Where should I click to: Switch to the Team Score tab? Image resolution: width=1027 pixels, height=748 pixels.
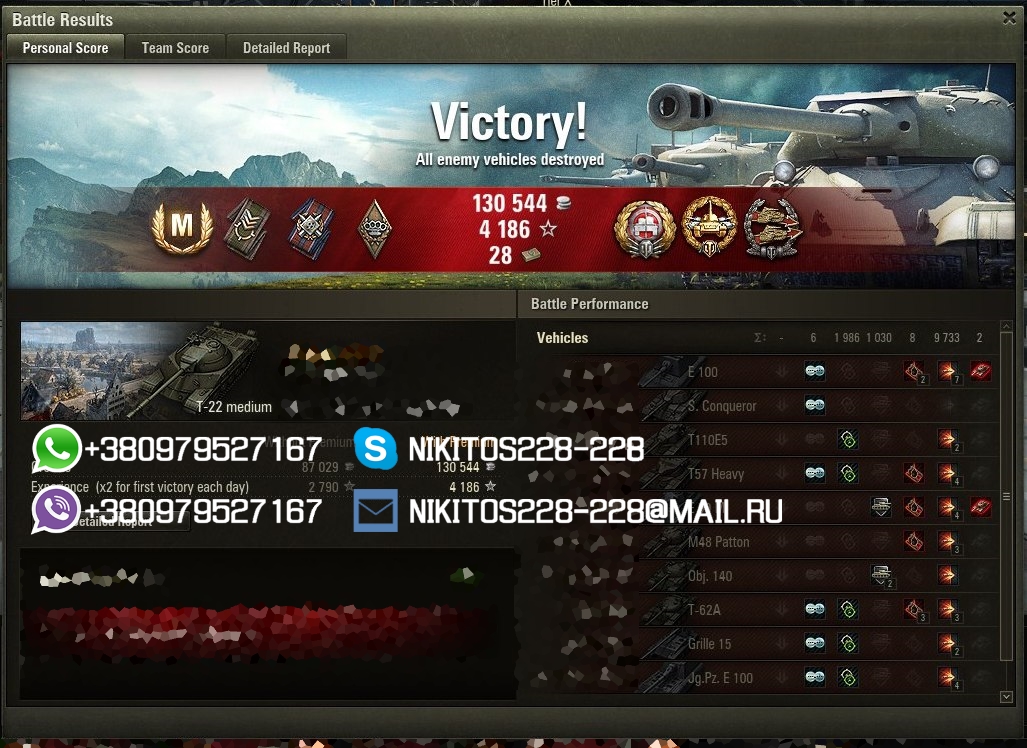tap(175, 47)
